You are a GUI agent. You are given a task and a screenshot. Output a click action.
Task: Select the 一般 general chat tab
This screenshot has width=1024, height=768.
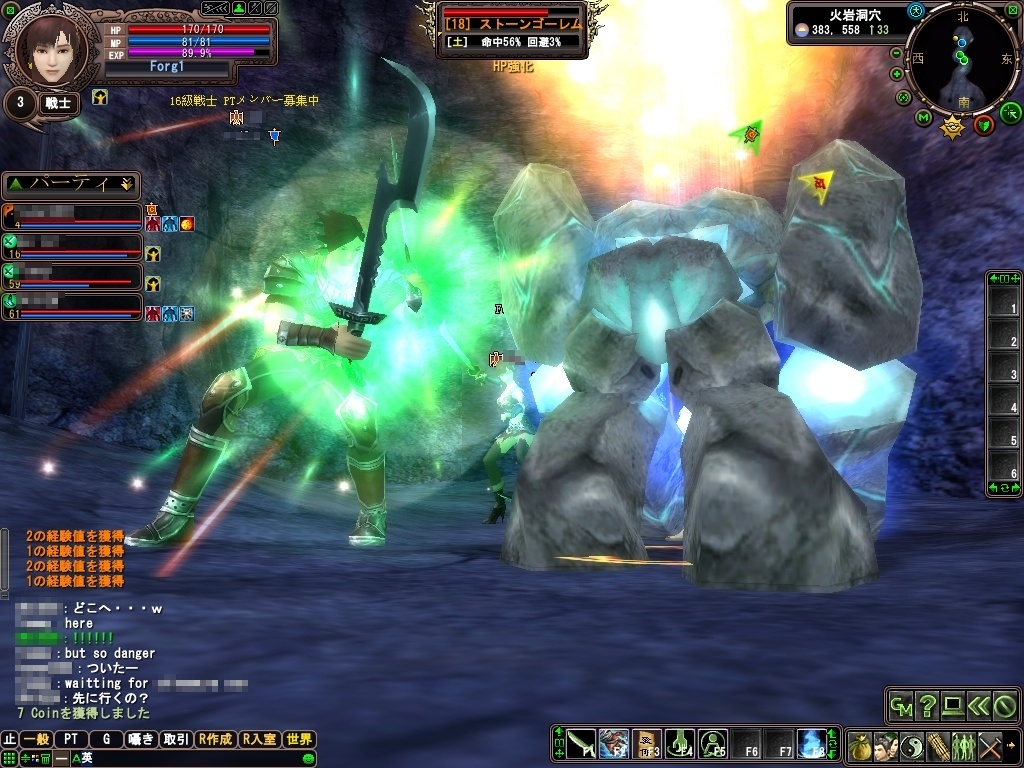37,740
